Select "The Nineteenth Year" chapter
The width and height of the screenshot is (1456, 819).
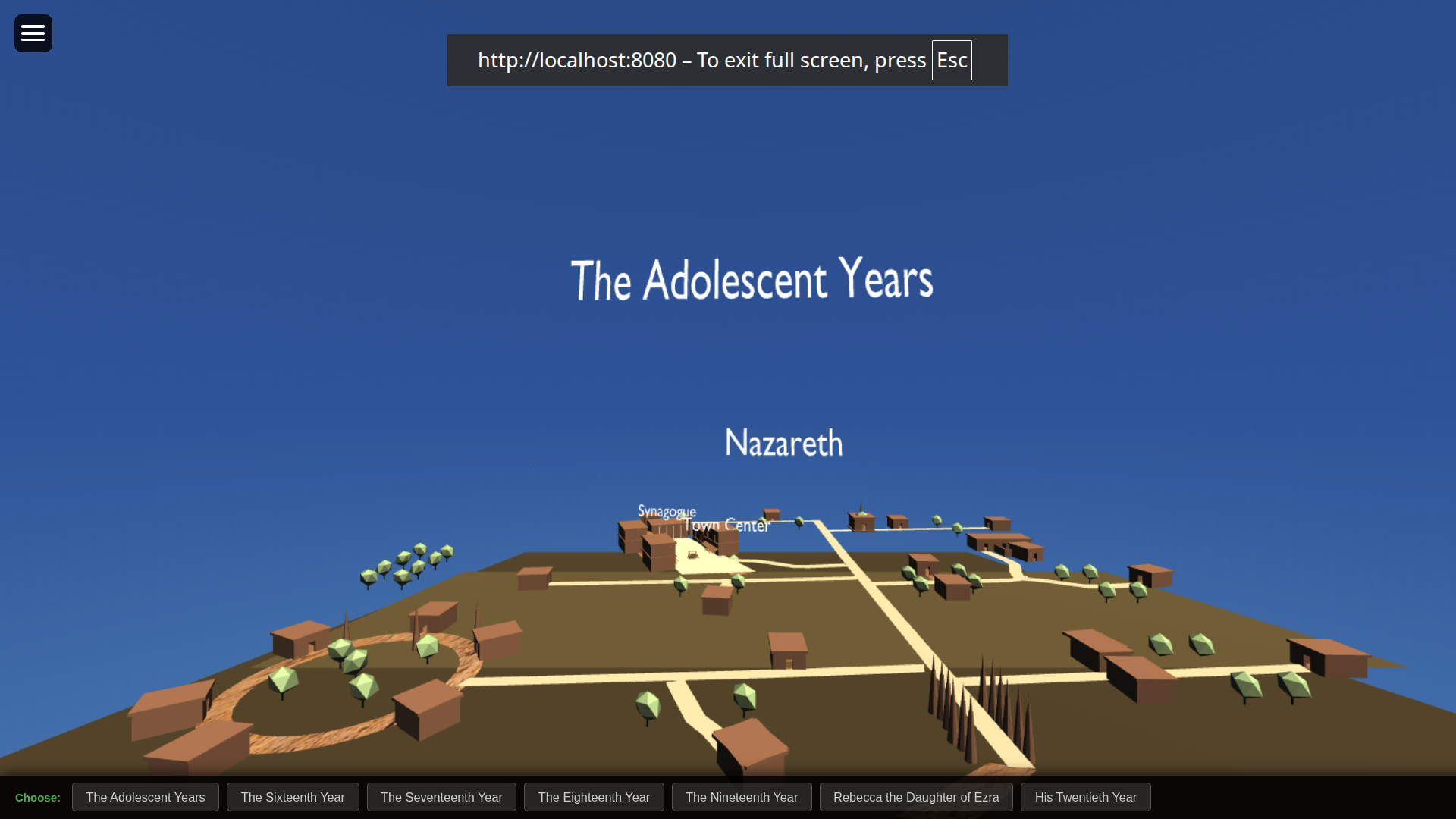(742, 797)
